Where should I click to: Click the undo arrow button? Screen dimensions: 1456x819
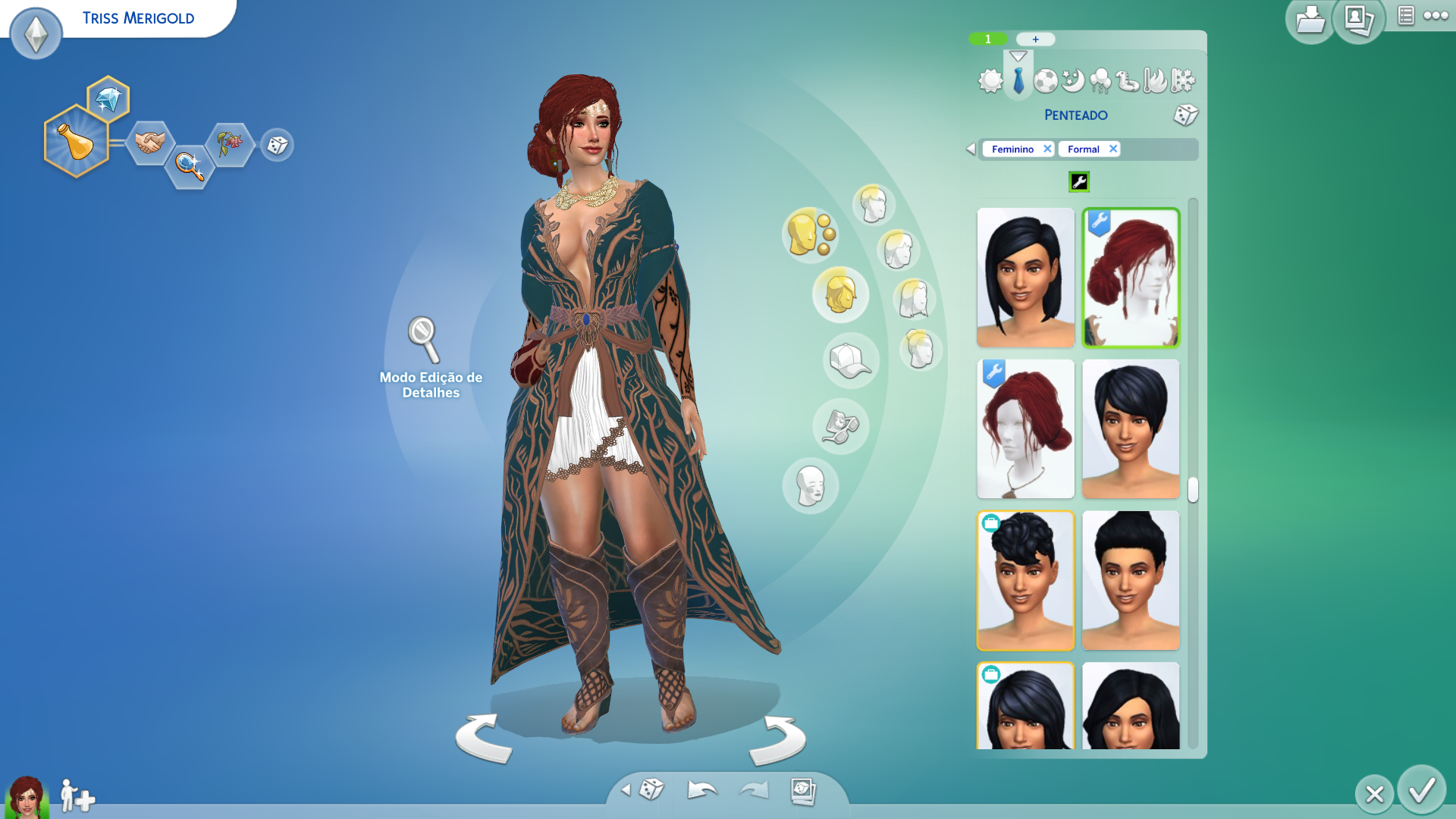[701, 790]
